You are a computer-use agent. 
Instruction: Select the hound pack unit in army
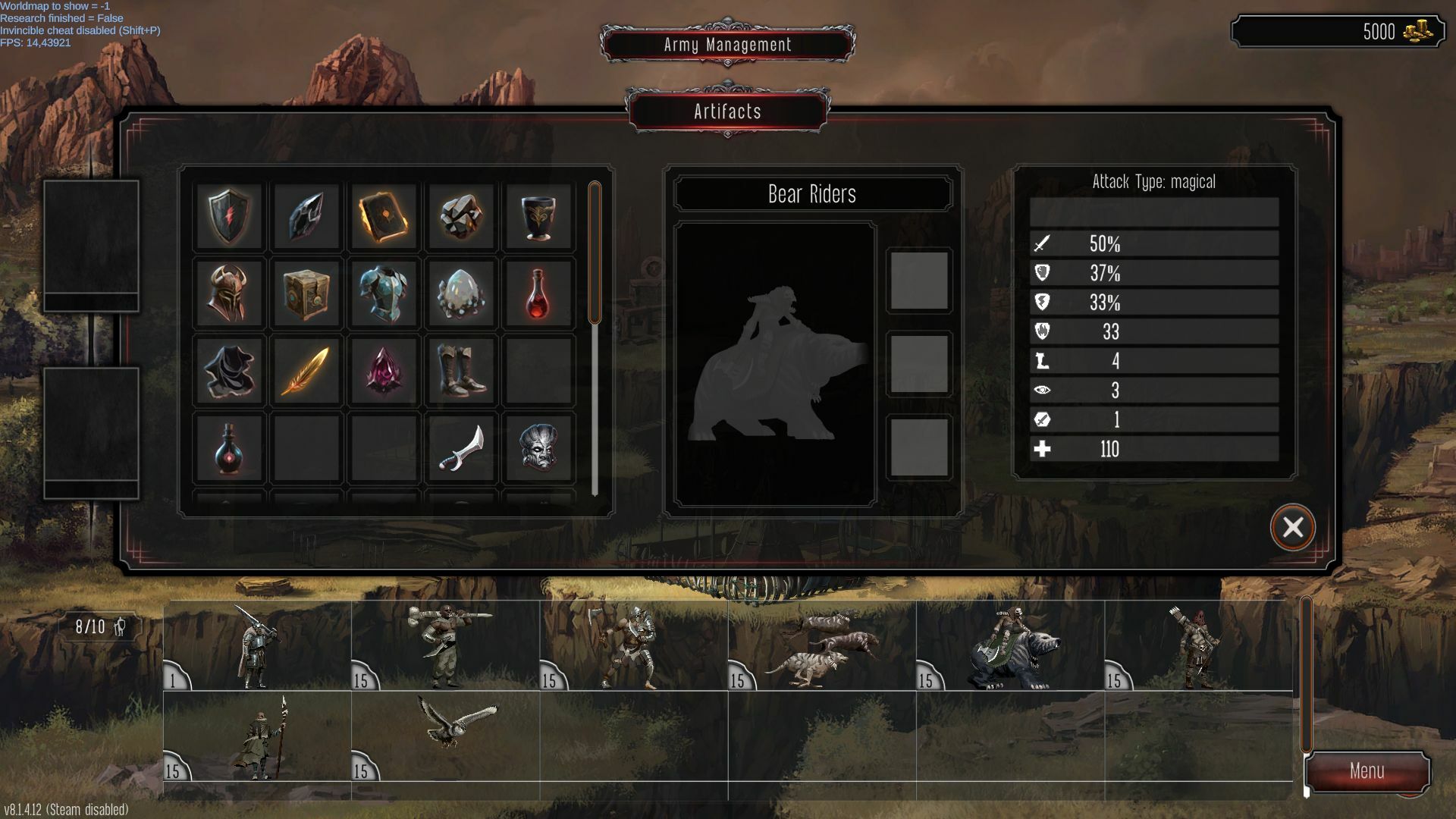(823, 647)
